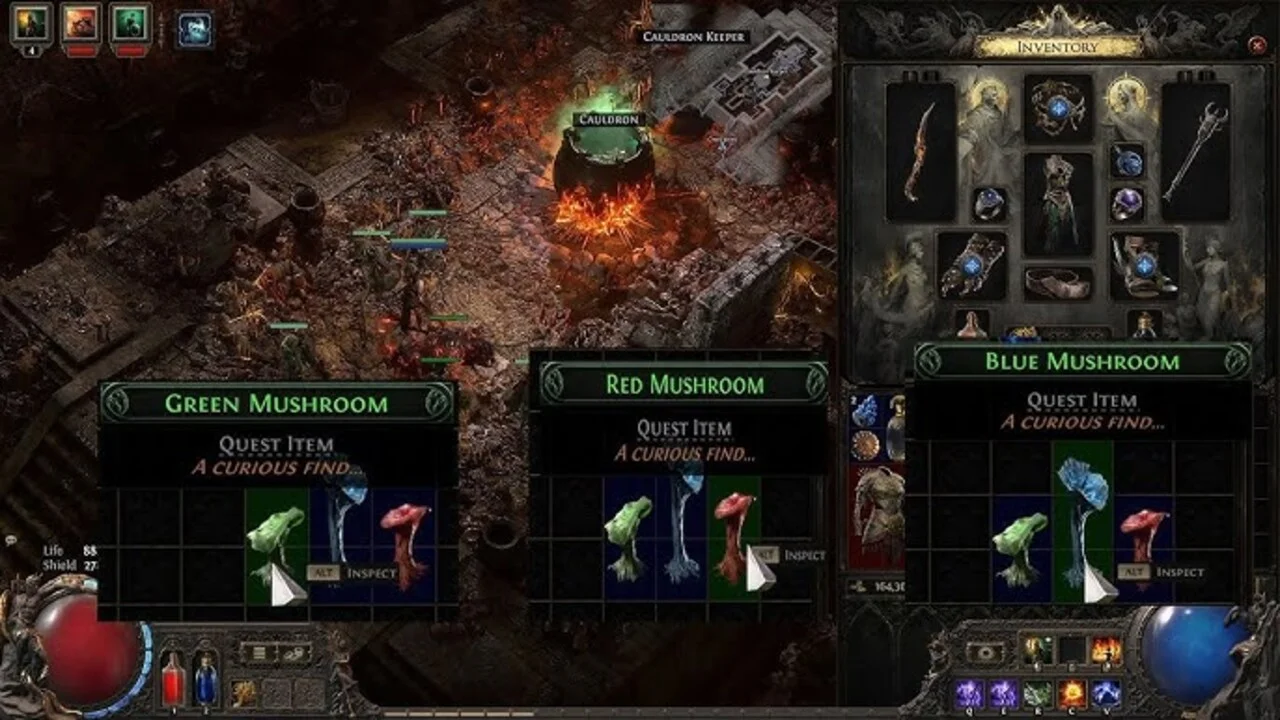The width and height of the screenshot is (1280, 720).
Task: Select the purple skill bound to Q
Action: (x=969, y=692)
